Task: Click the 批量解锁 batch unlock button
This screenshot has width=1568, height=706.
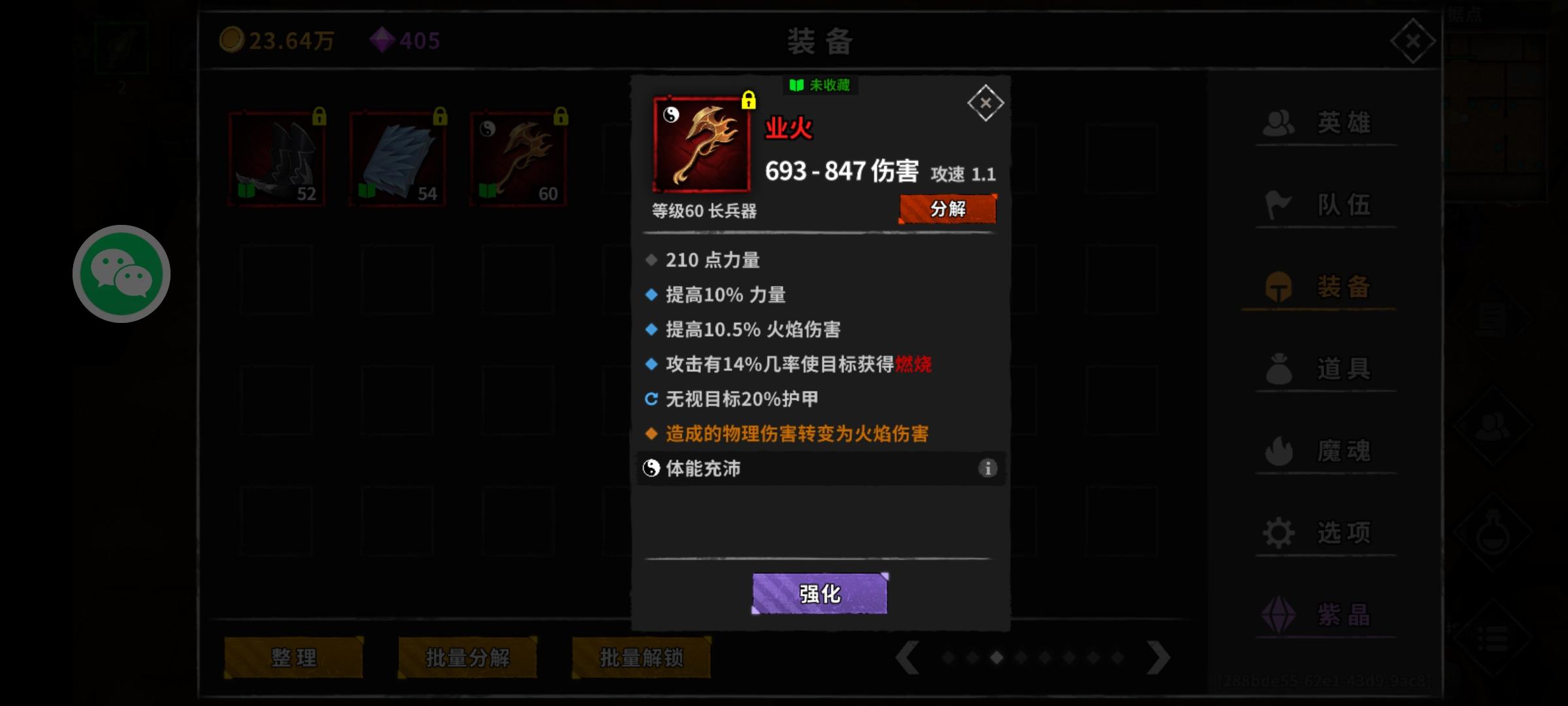Action: click(640, 658)
